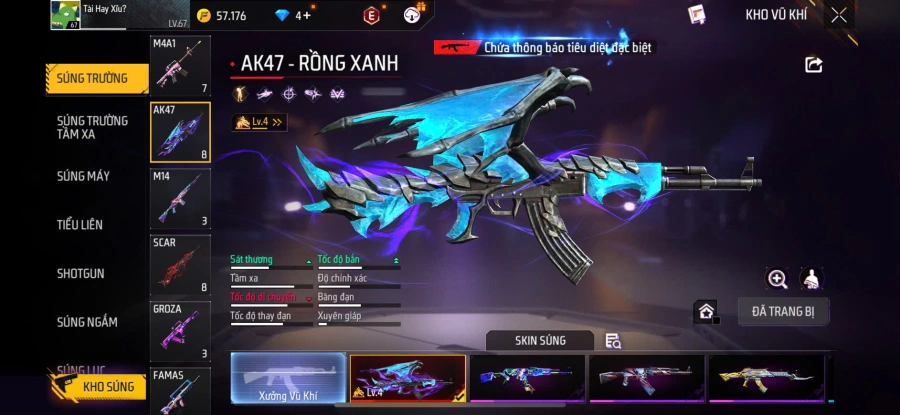Choose the SCAR weapon tile
This screenshot has height=415, width=900.
tap(180, 264)
